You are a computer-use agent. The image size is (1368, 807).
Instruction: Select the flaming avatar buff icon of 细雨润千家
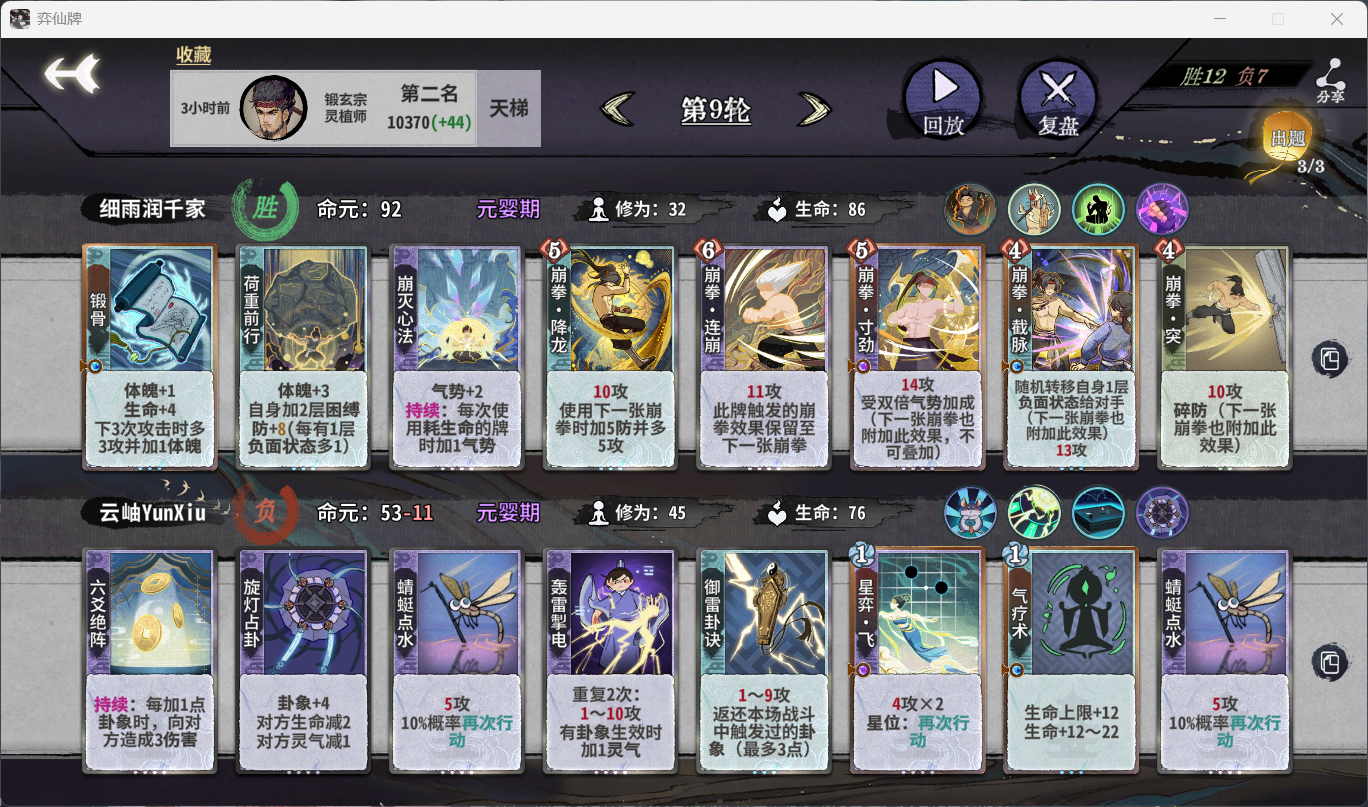coord(969,209)
